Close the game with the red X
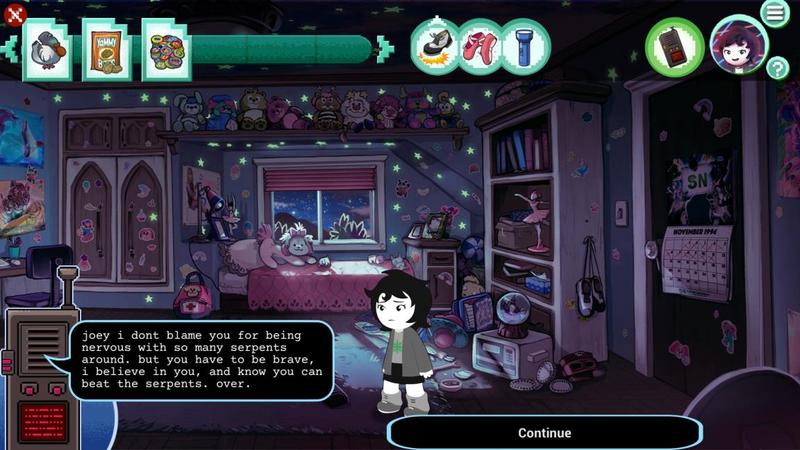The height and width of the screenshot is (450, 800). 14,13
